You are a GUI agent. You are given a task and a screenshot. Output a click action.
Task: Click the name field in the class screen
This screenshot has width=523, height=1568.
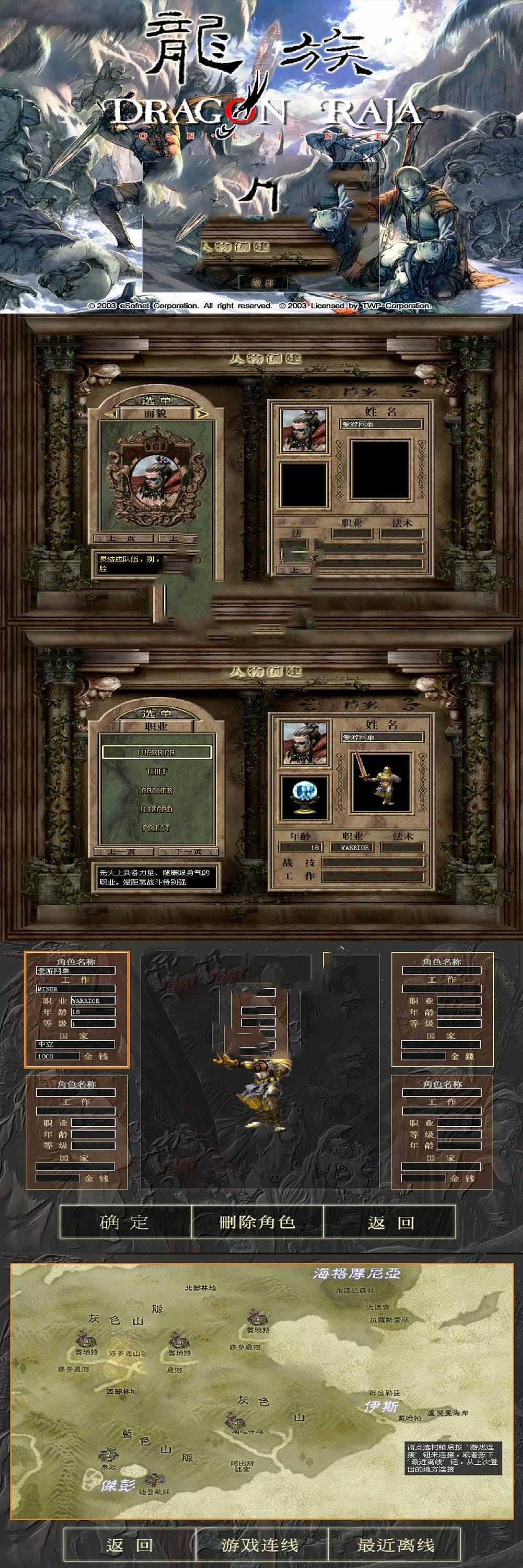tap(382, 737)
